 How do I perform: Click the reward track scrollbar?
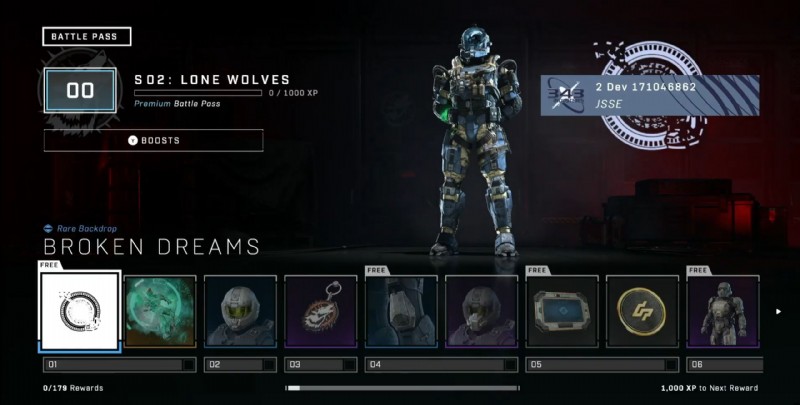click(402, 387)
